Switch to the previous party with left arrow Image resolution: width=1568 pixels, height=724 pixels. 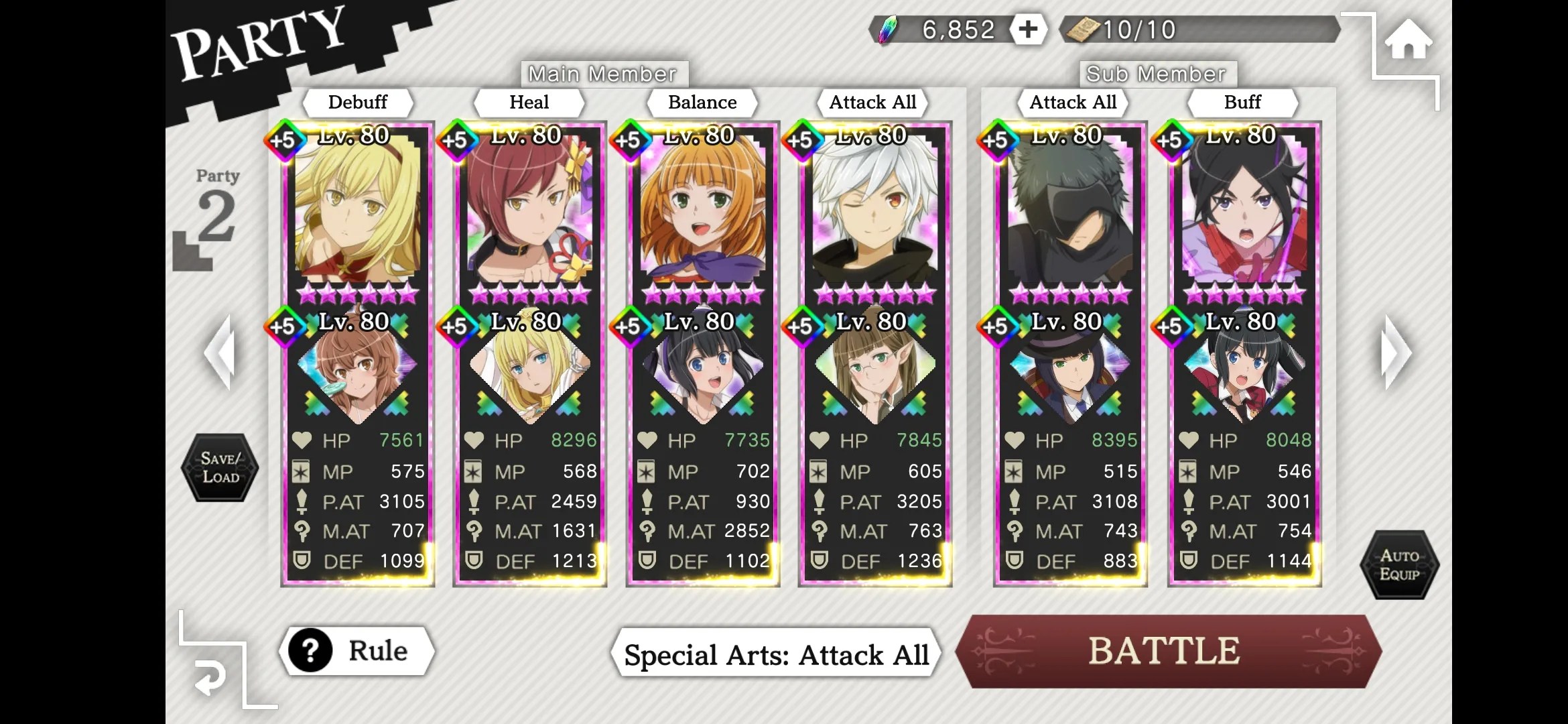tap(220, 352)
